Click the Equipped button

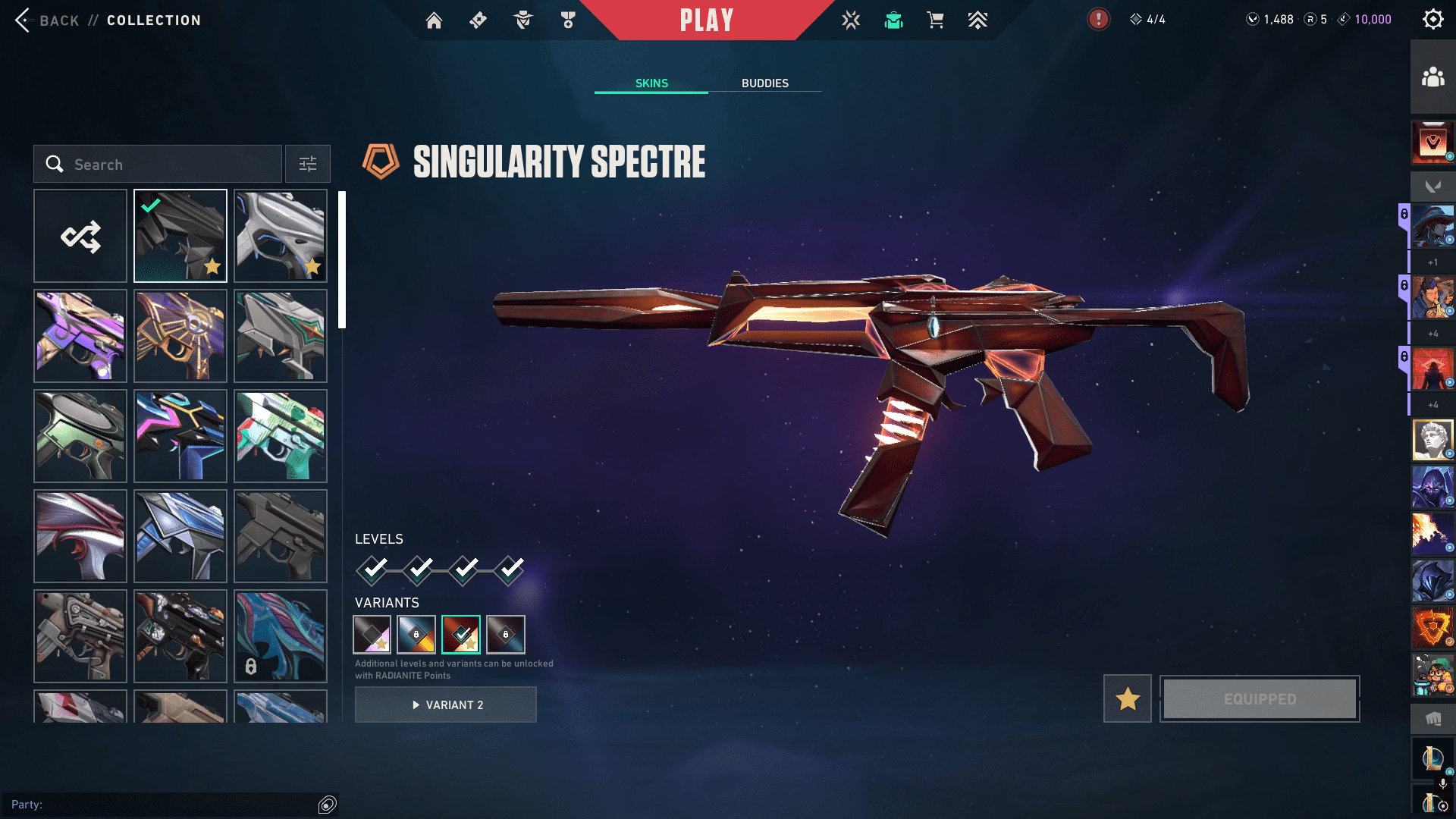1260,699
